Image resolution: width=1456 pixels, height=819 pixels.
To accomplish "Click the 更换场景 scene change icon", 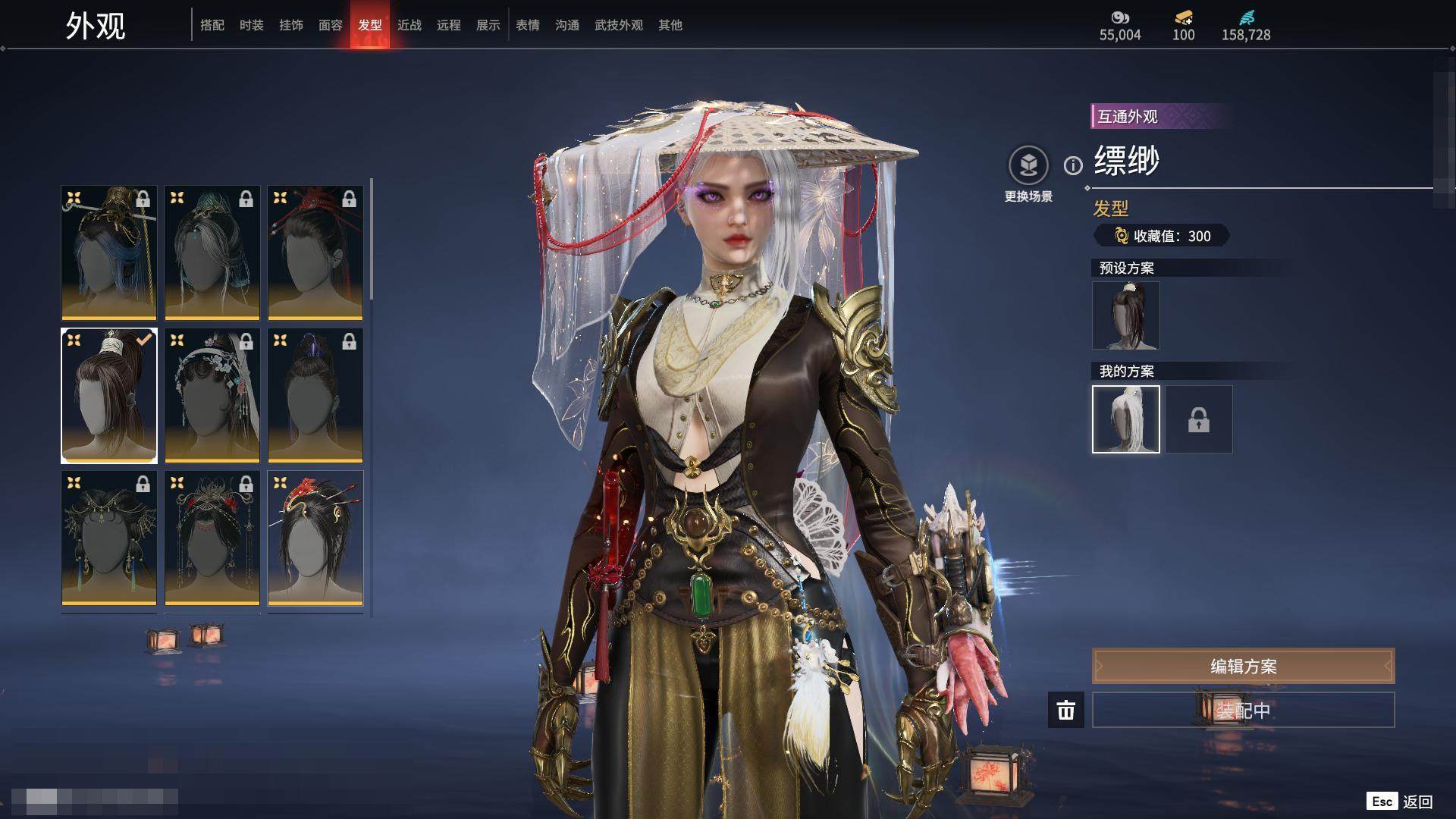I will click(1028, 166).
